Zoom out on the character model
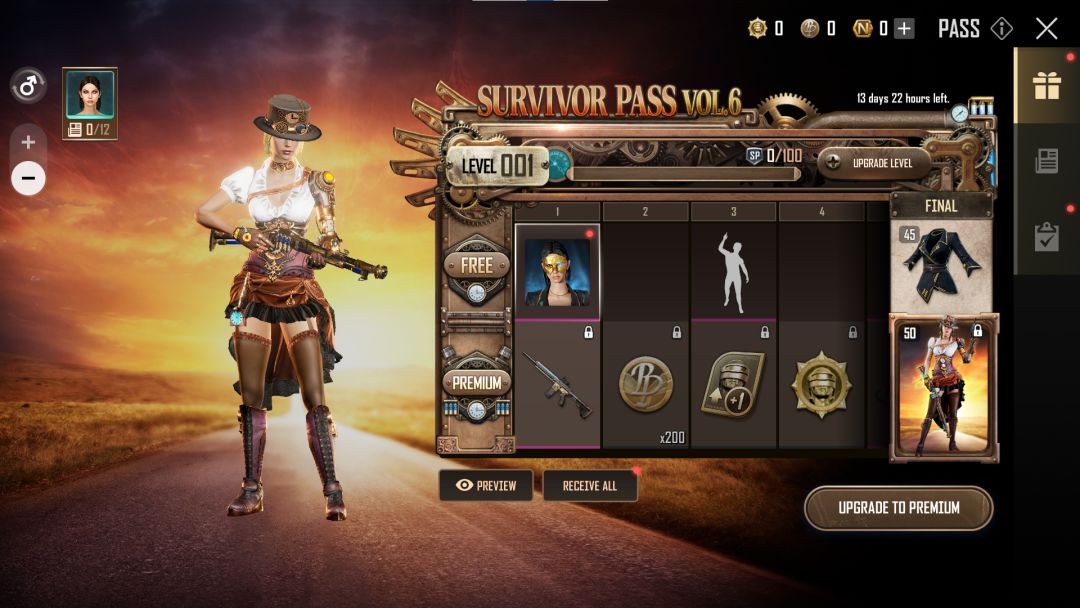1080x608 pixels. pos(28,179)
